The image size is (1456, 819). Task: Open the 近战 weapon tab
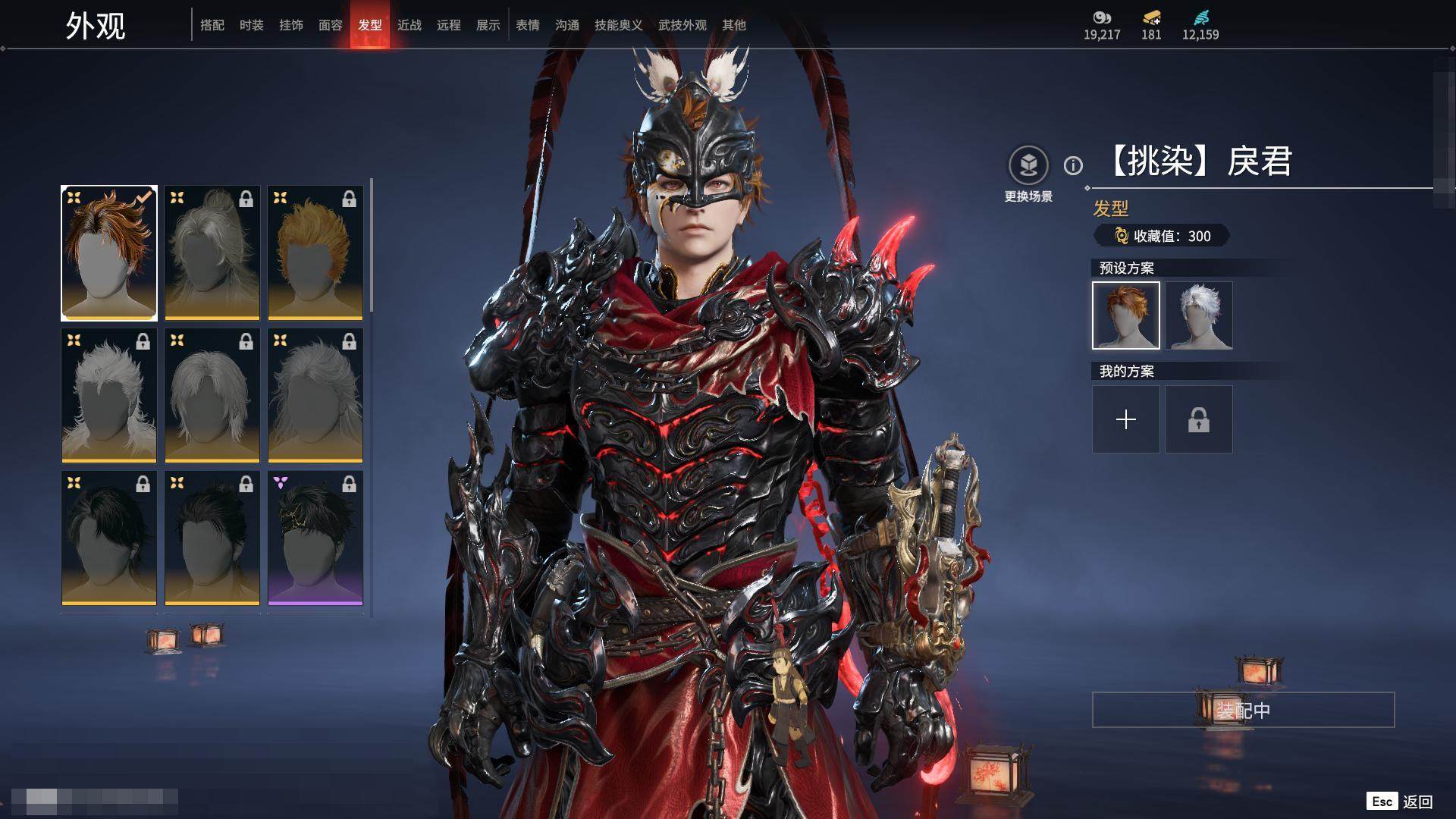(x=409, y=25)
